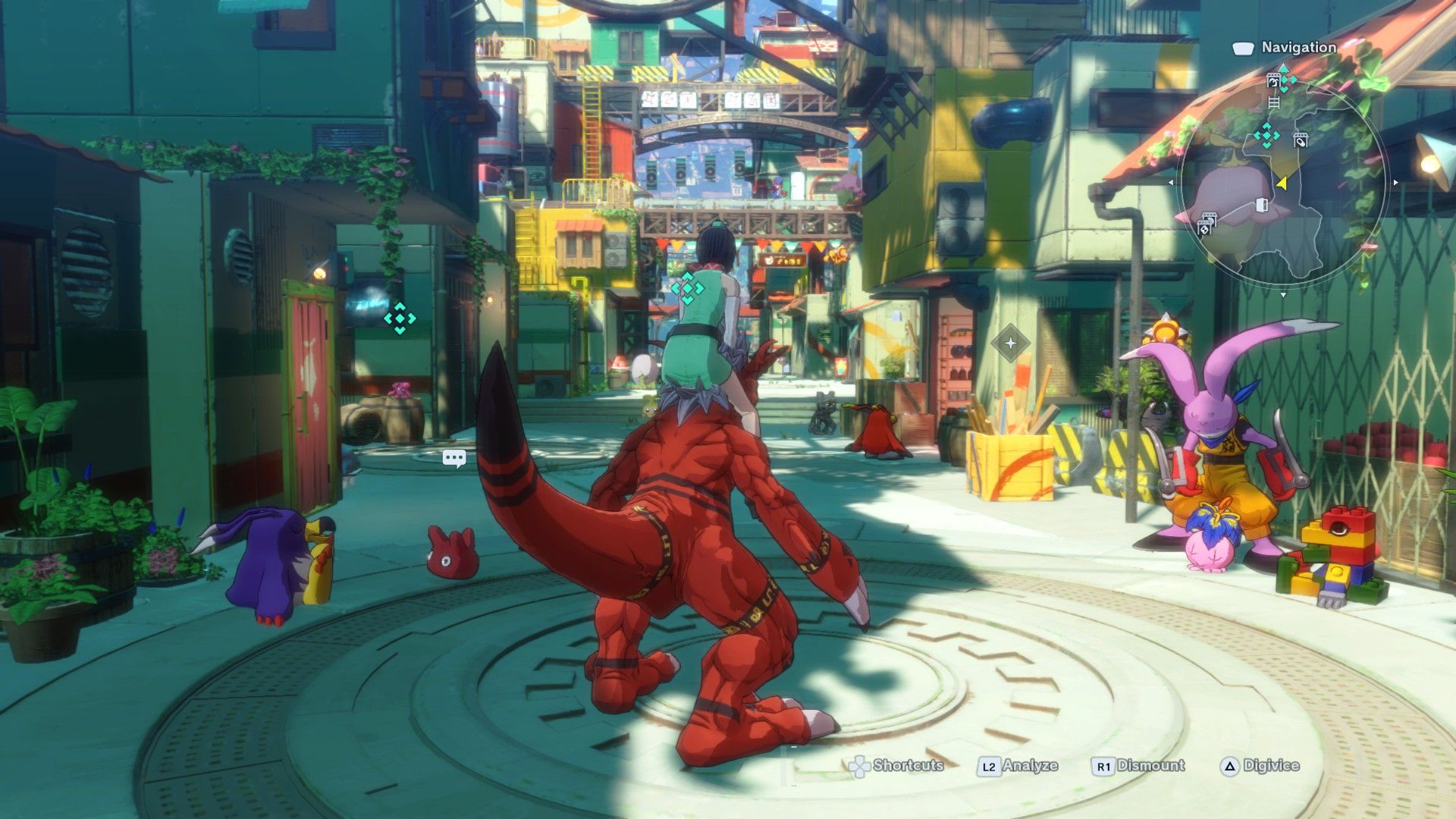1456x819 pixels.
Task: Select the ladder marker on the minimap
Action: coord(1274,102)
